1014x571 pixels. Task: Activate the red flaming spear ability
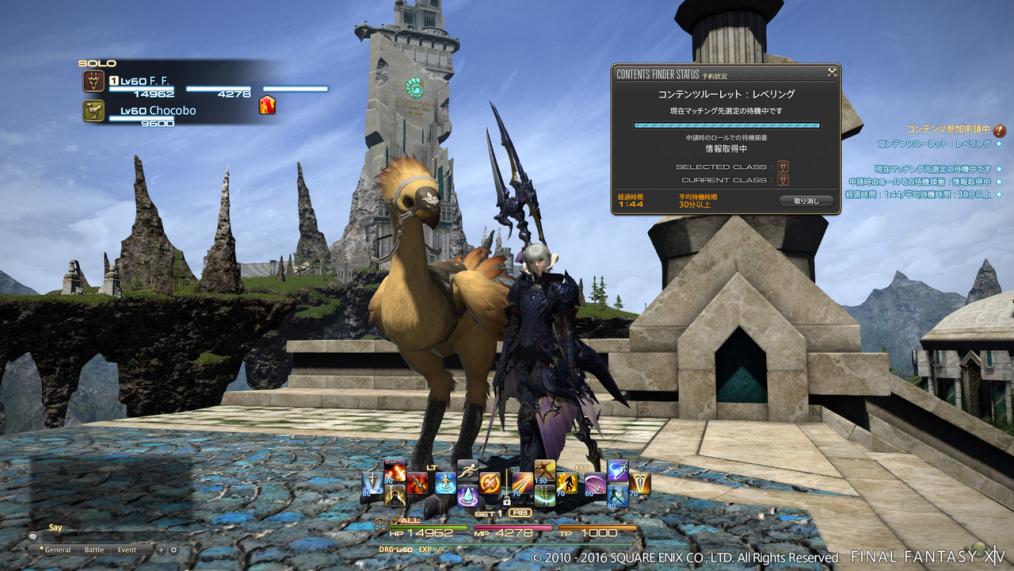coord(419,484)
